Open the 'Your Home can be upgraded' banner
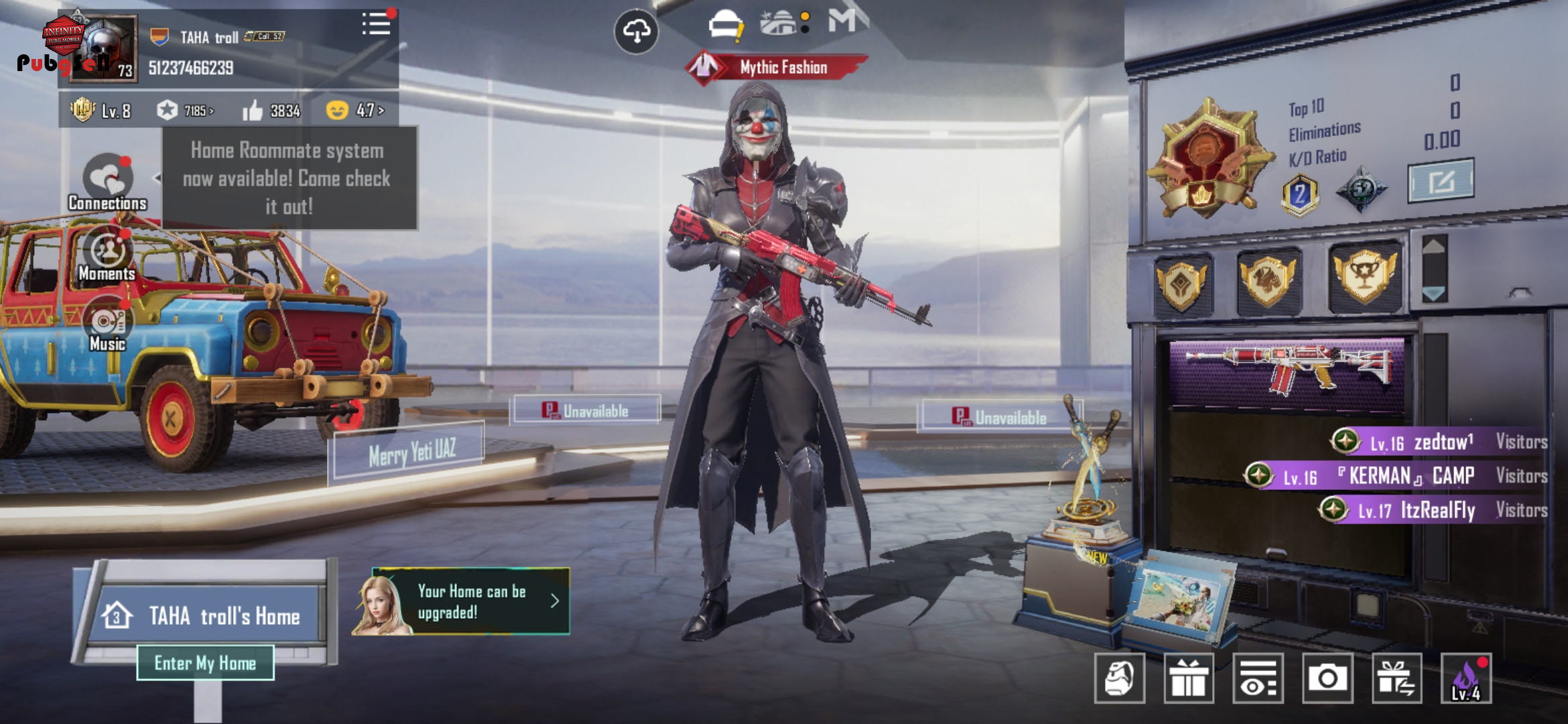The height and width of the screenshot is (724, 1568). tap(462, 601)
